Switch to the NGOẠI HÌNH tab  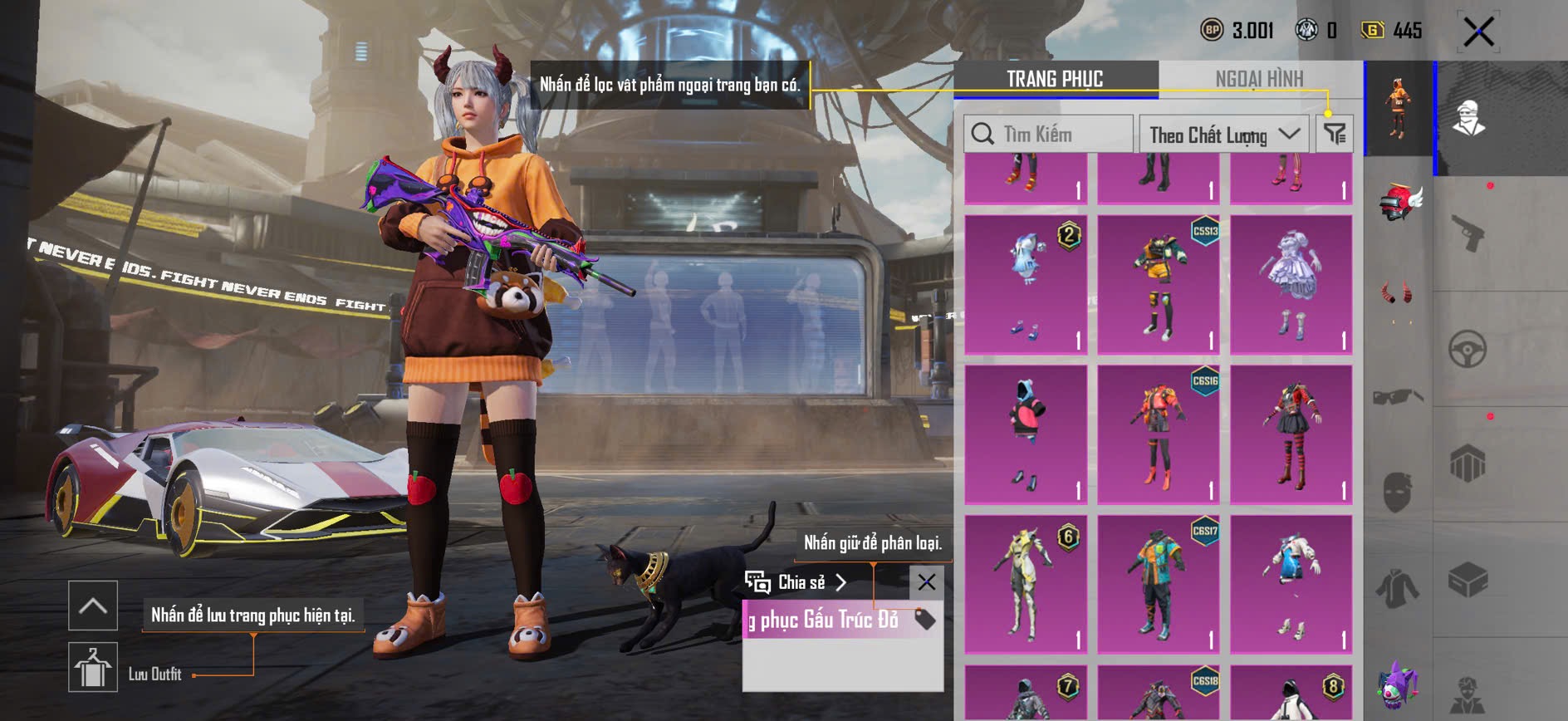pos(1259,79)
